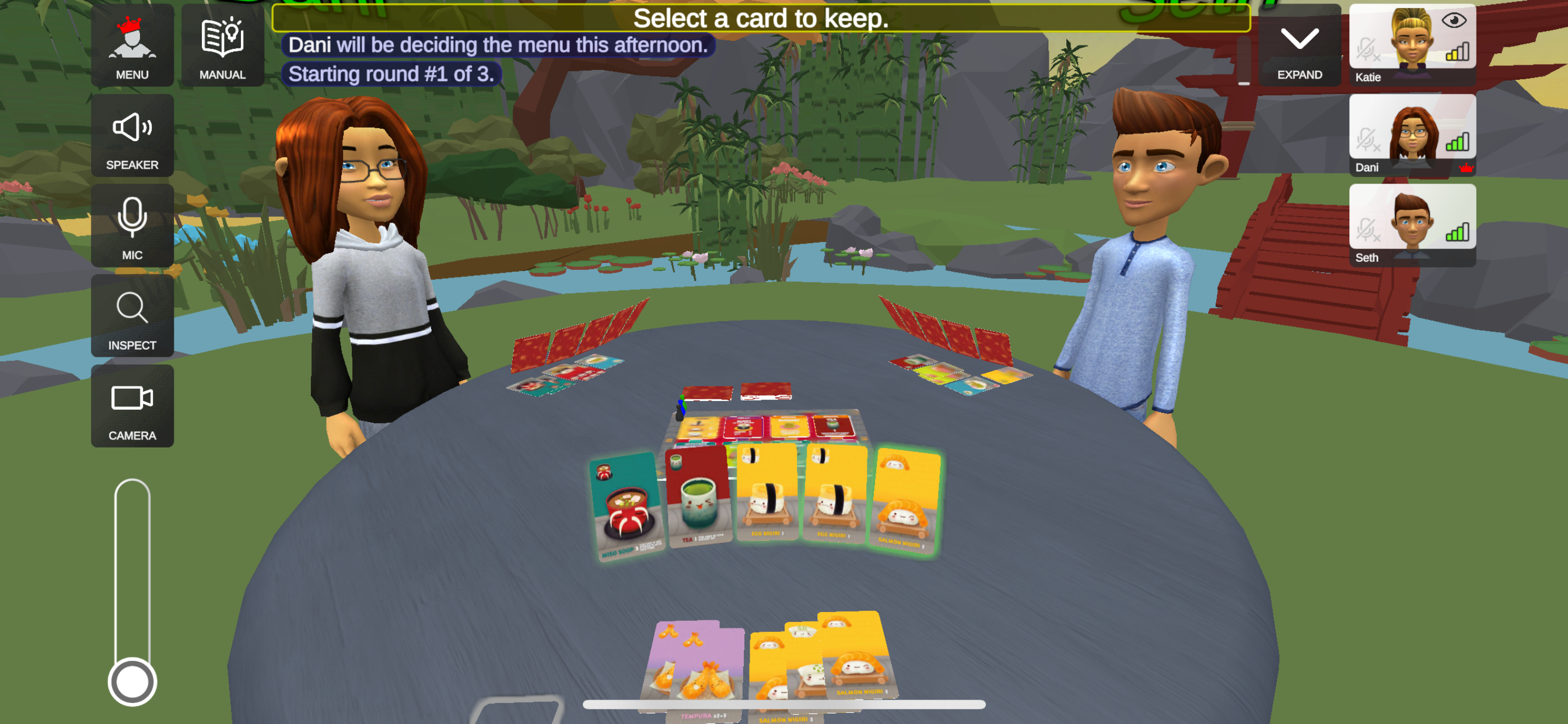Toggle the Speaker button
This screenshot has height=724, width=1568.
132,136
